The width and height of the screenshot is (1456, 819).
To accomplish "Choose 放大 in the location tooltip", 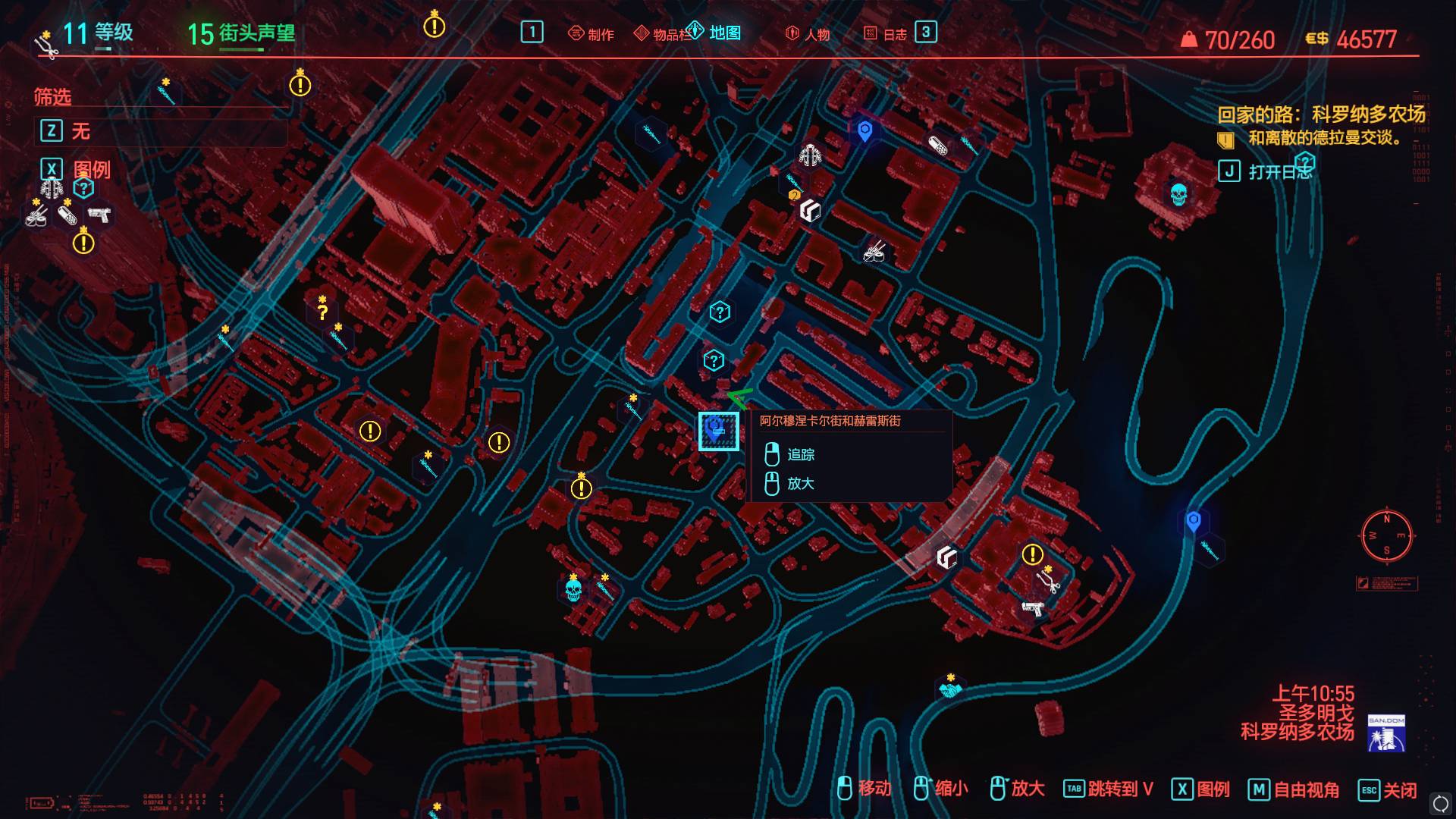I will [801, 483].
